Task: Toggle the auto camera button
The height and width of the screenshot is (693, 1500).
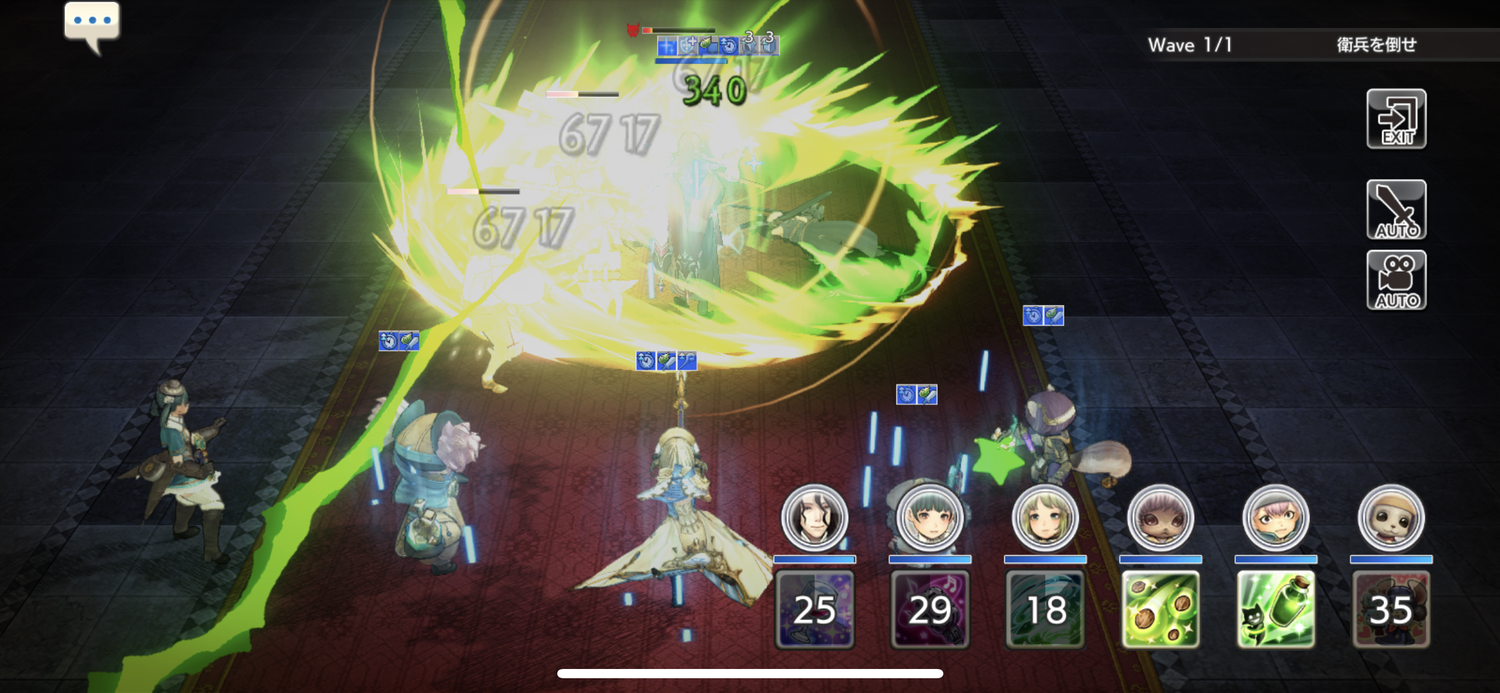Action: [1396, 280]
